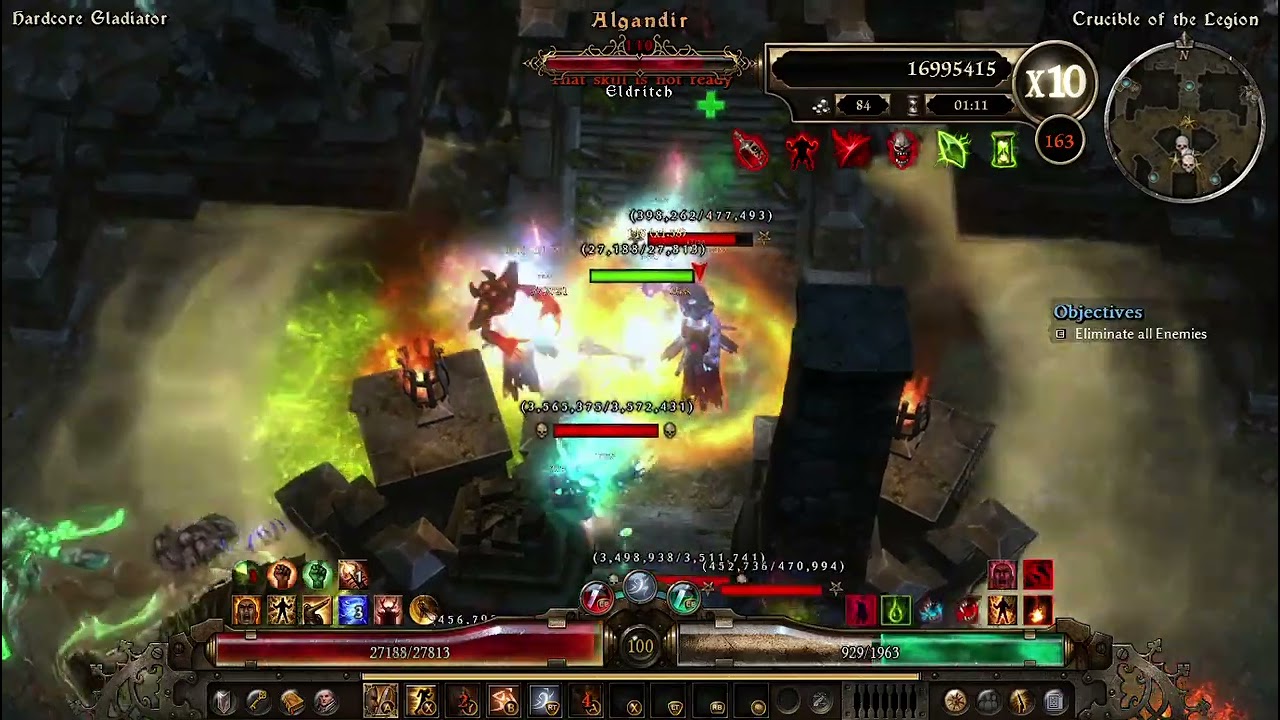1280x720 pixels.
Task: Select the green hourglass mutator icon
Action: [1004, 150]
